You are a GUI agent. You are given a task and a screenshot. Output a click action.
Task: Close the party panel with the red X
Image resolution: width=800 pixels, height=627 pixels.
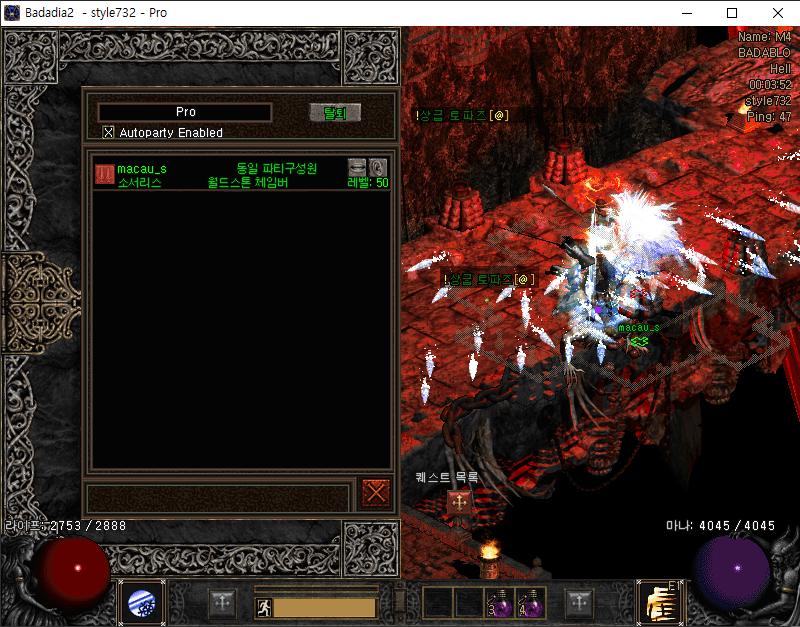[x=376, y=492]
